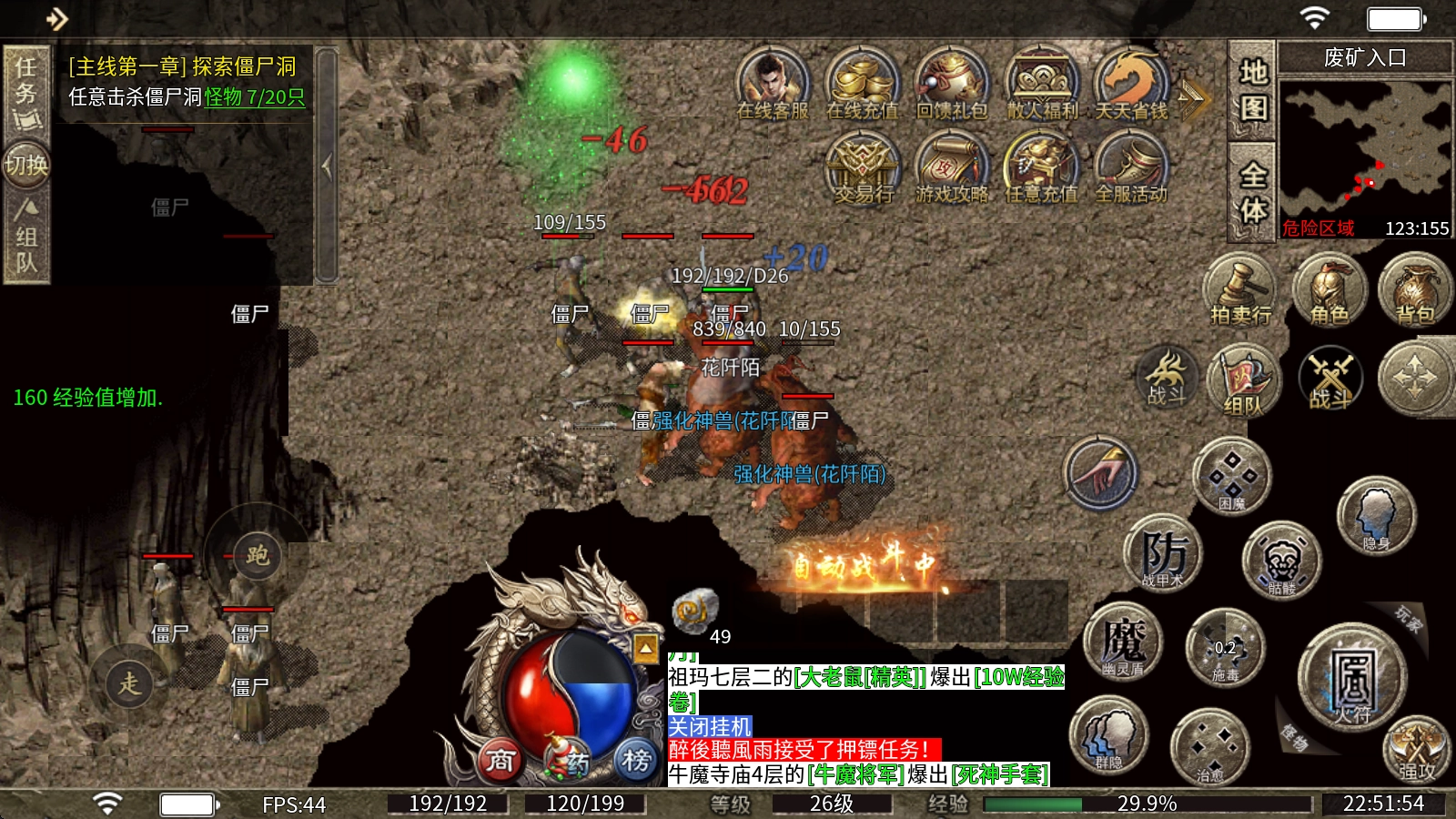Open 在线客服 customer service icon
1456x819 pixels.
[x=772, y=84]
